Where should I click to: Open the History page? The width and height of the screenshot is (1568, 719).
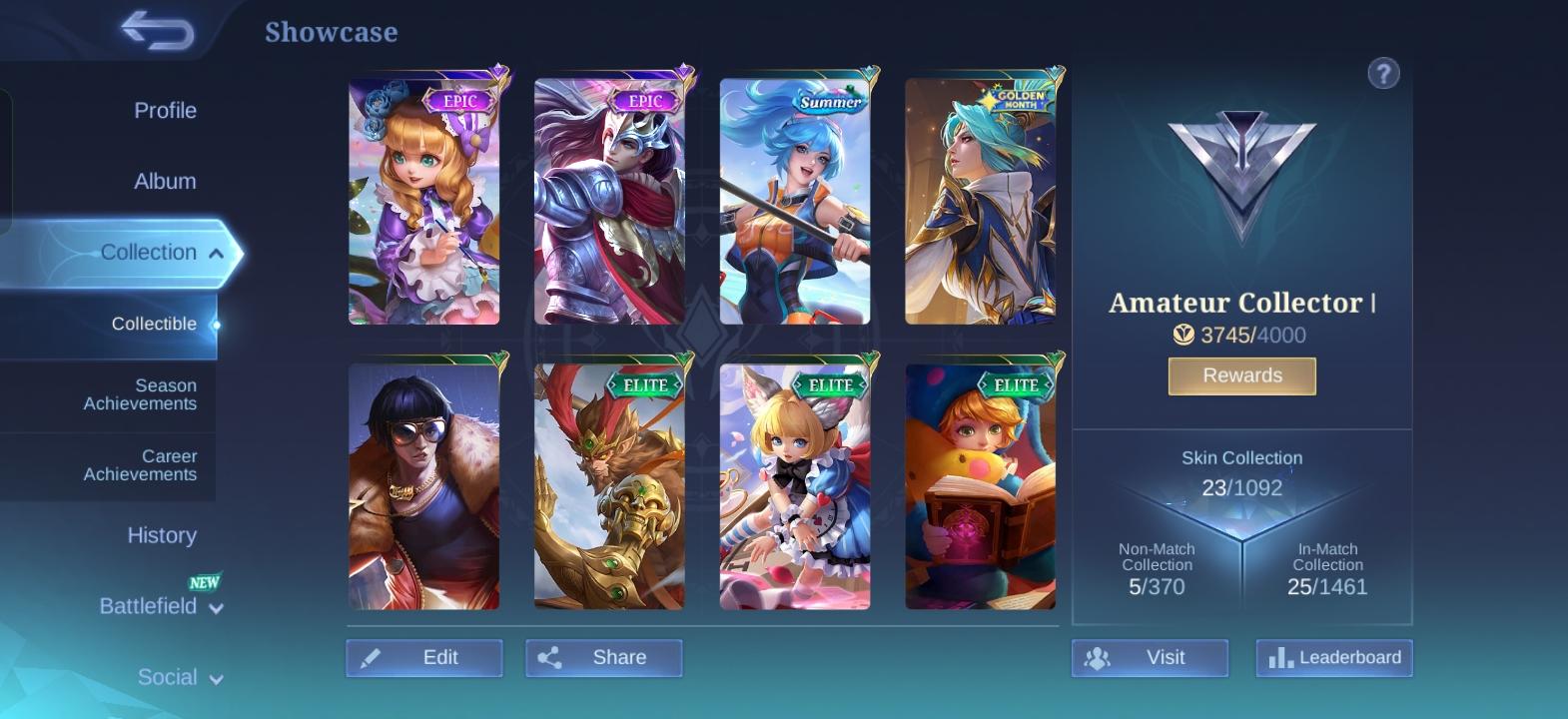click(162, 535)
